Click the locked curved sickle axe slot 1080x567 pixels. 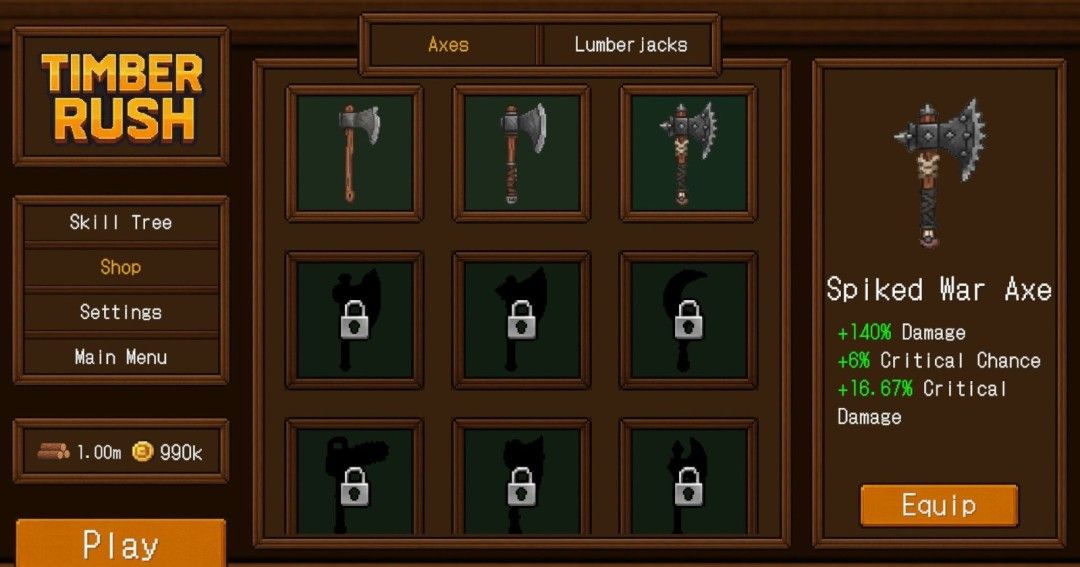point(688,320)
